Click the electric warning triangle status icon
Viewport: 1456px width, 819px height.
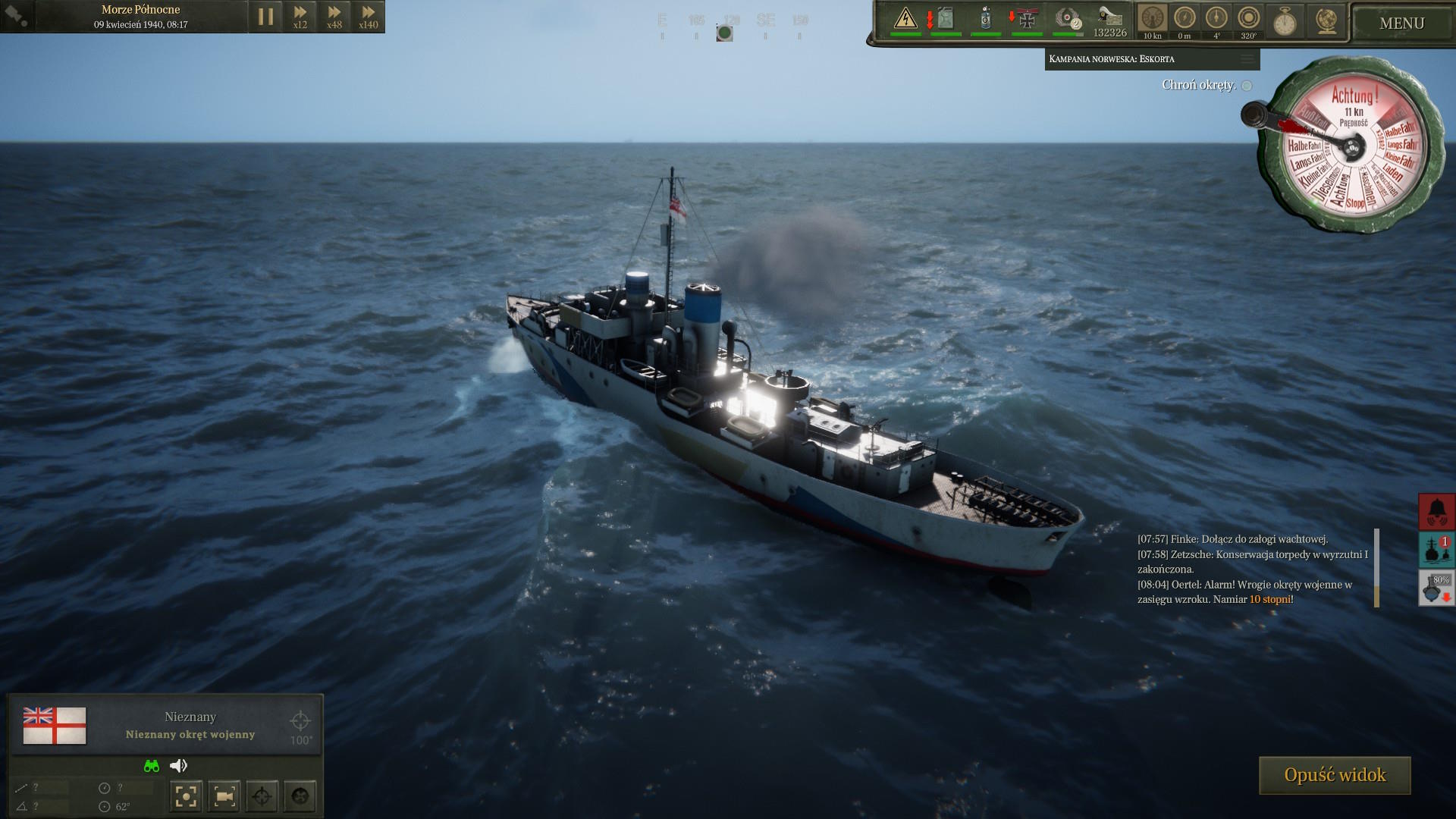click(x=905, y=19)
